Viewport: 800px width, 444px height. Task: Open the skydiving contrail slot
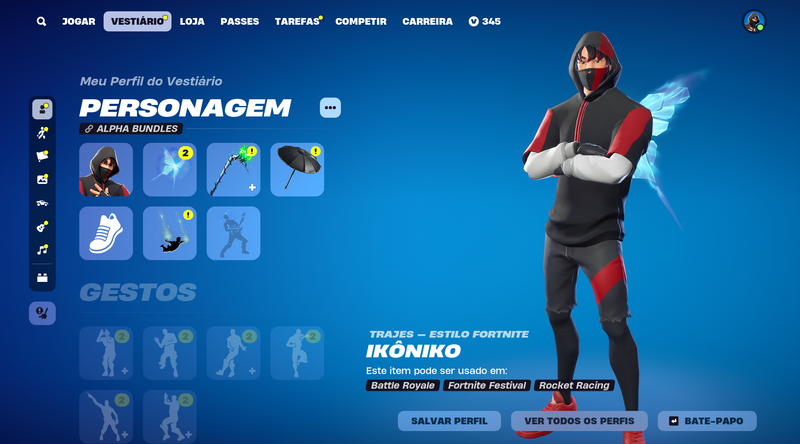(x=170, y=233)
